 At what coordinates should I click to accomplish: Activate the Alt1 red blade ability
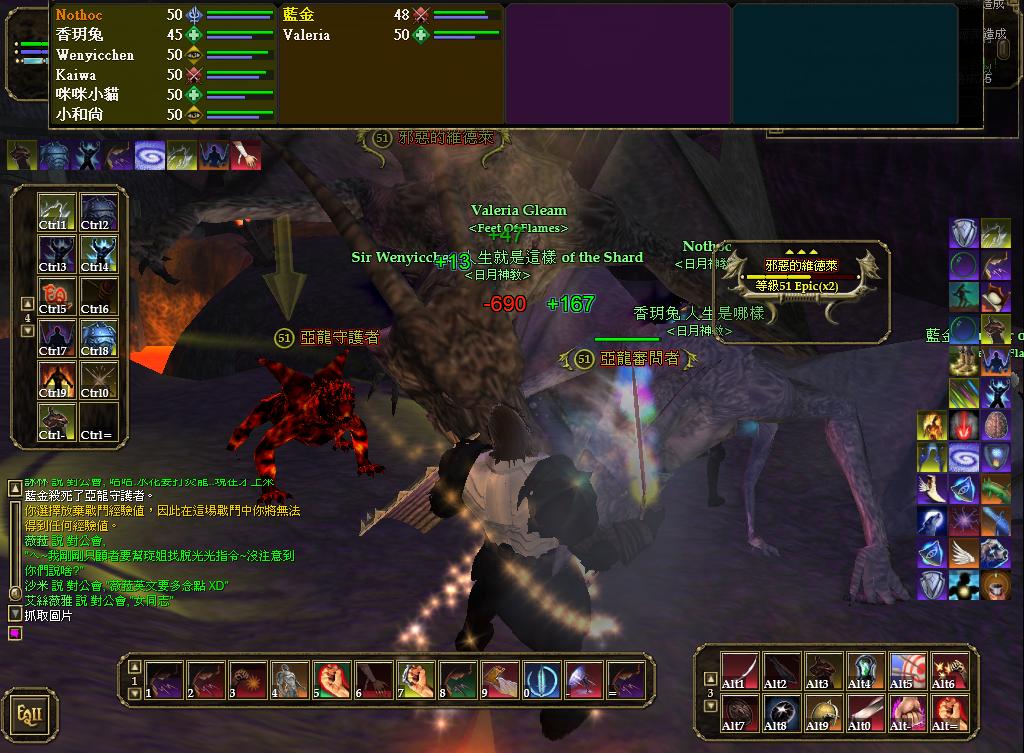click(738, 671)
